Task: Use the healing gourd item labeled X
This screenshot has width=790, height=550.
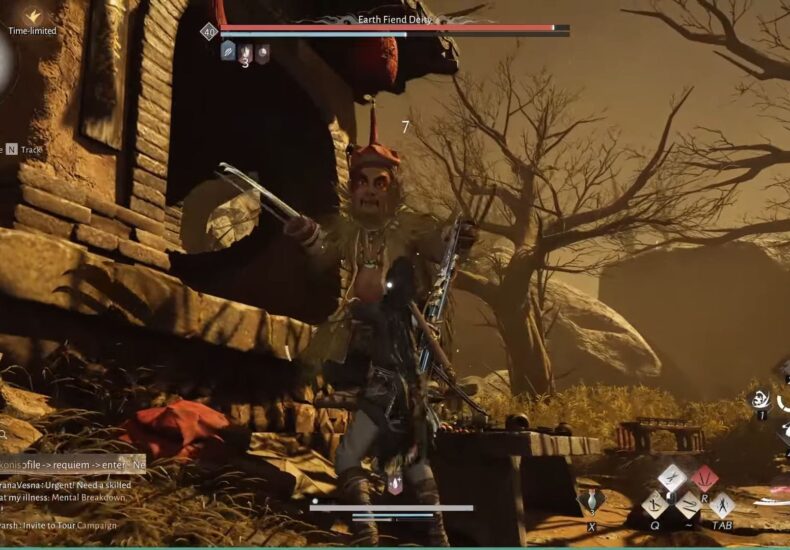Action: coord(591,499)
